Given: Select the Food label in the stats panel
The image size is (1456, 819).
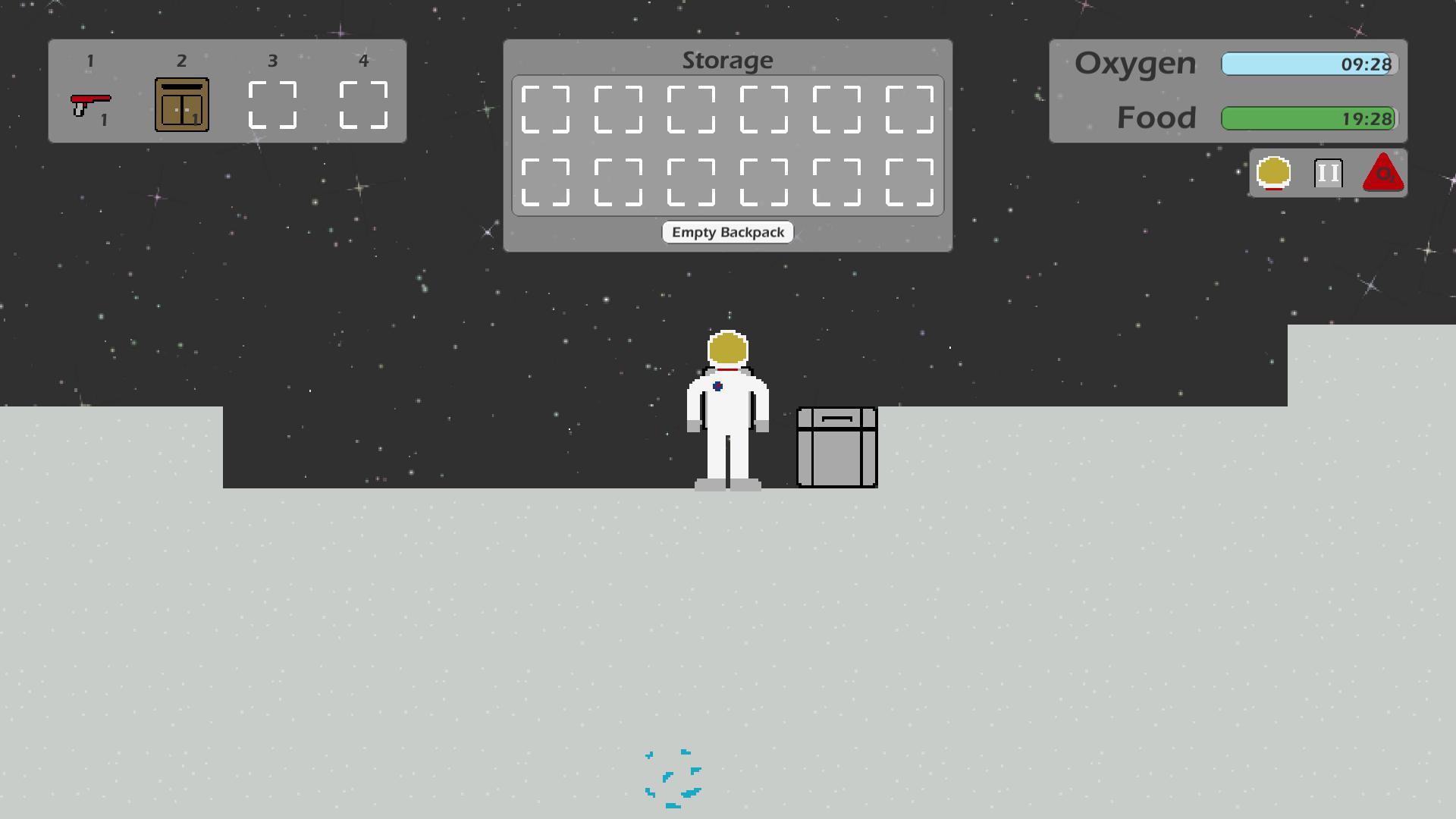Looking at the screenshot, I should [x=1156, y=118].
